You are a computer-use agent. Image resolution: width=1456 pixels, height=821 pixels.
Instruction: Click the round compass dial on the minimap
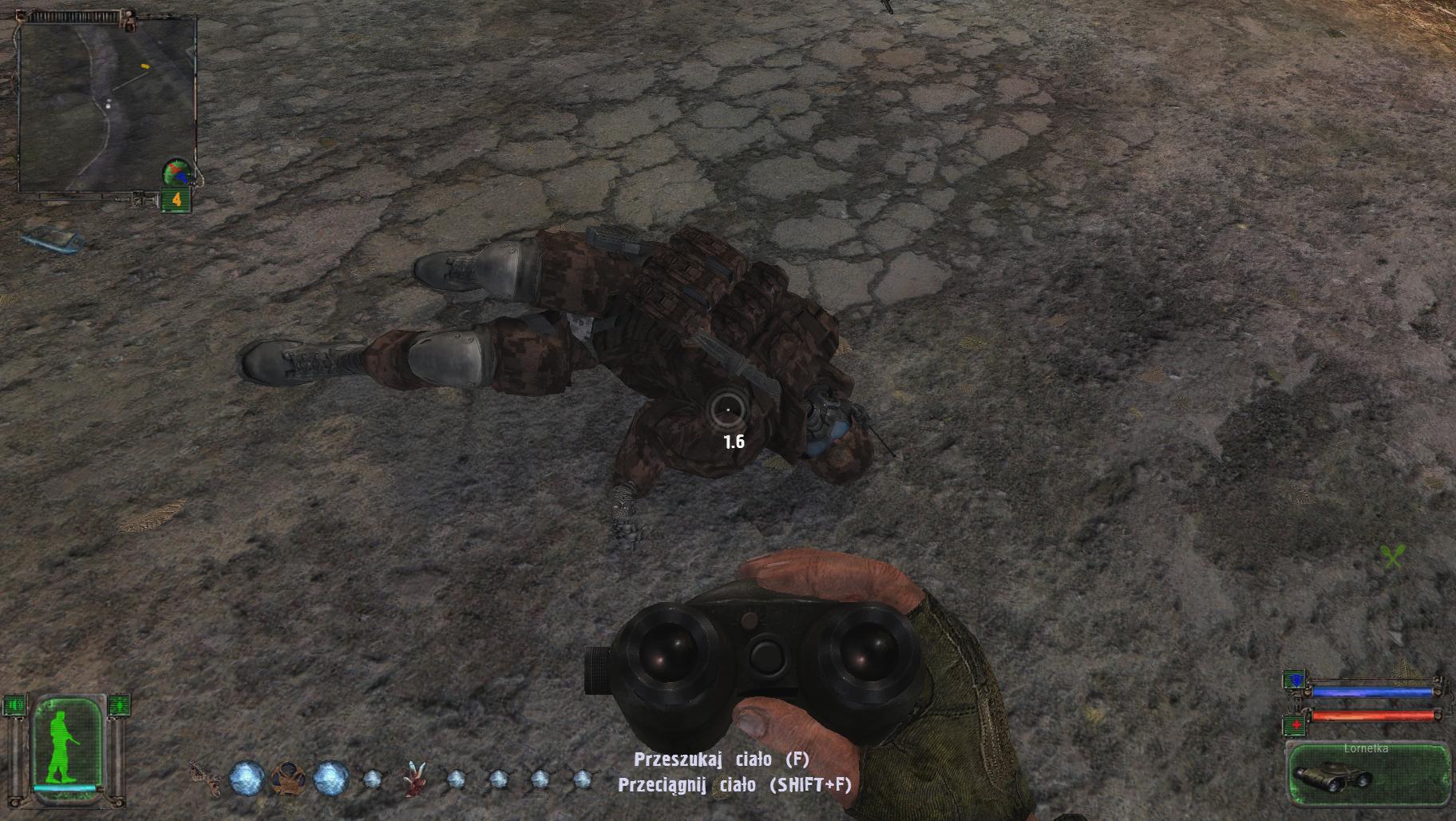pos(176,173)
